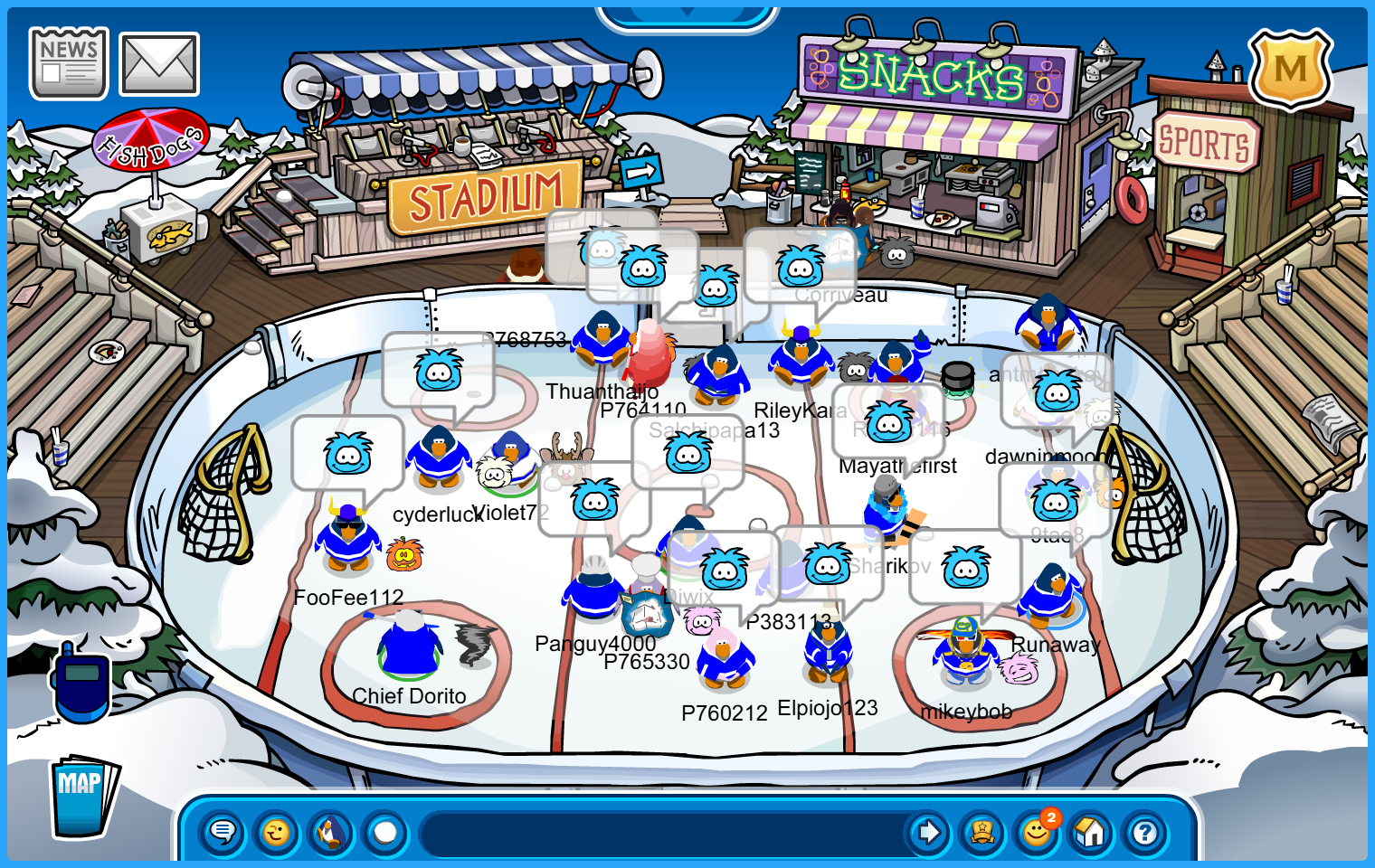Click the tab handle at top center
1375x868 pixels.
click(x=687, y=15)
